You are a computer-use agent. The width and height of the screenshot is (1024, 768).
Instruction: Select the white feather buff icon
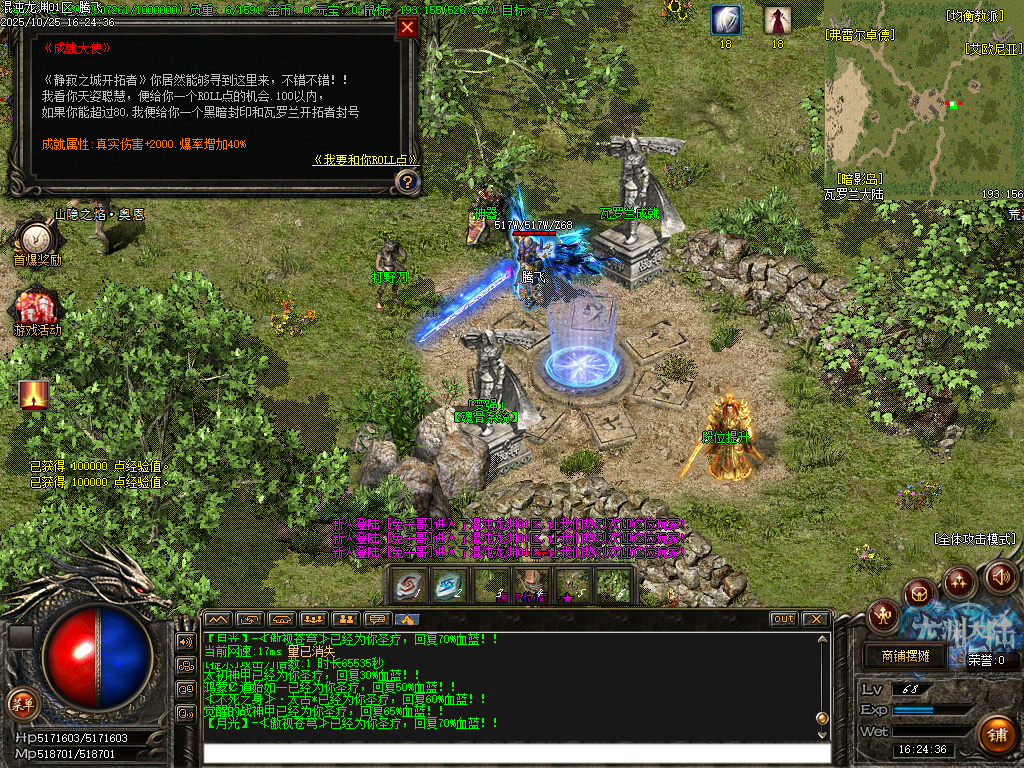point(725,20)
